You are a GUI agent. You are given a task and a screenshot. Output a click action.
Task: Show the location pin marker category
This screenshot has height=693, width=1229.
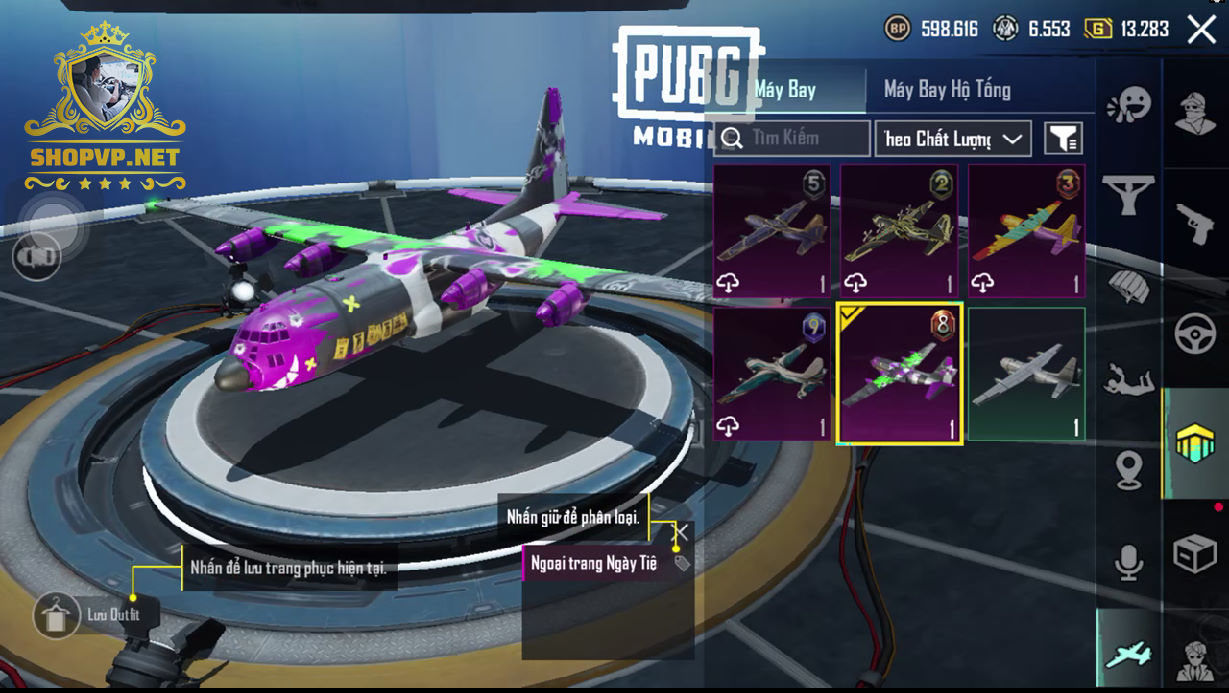pos(1128,470)
